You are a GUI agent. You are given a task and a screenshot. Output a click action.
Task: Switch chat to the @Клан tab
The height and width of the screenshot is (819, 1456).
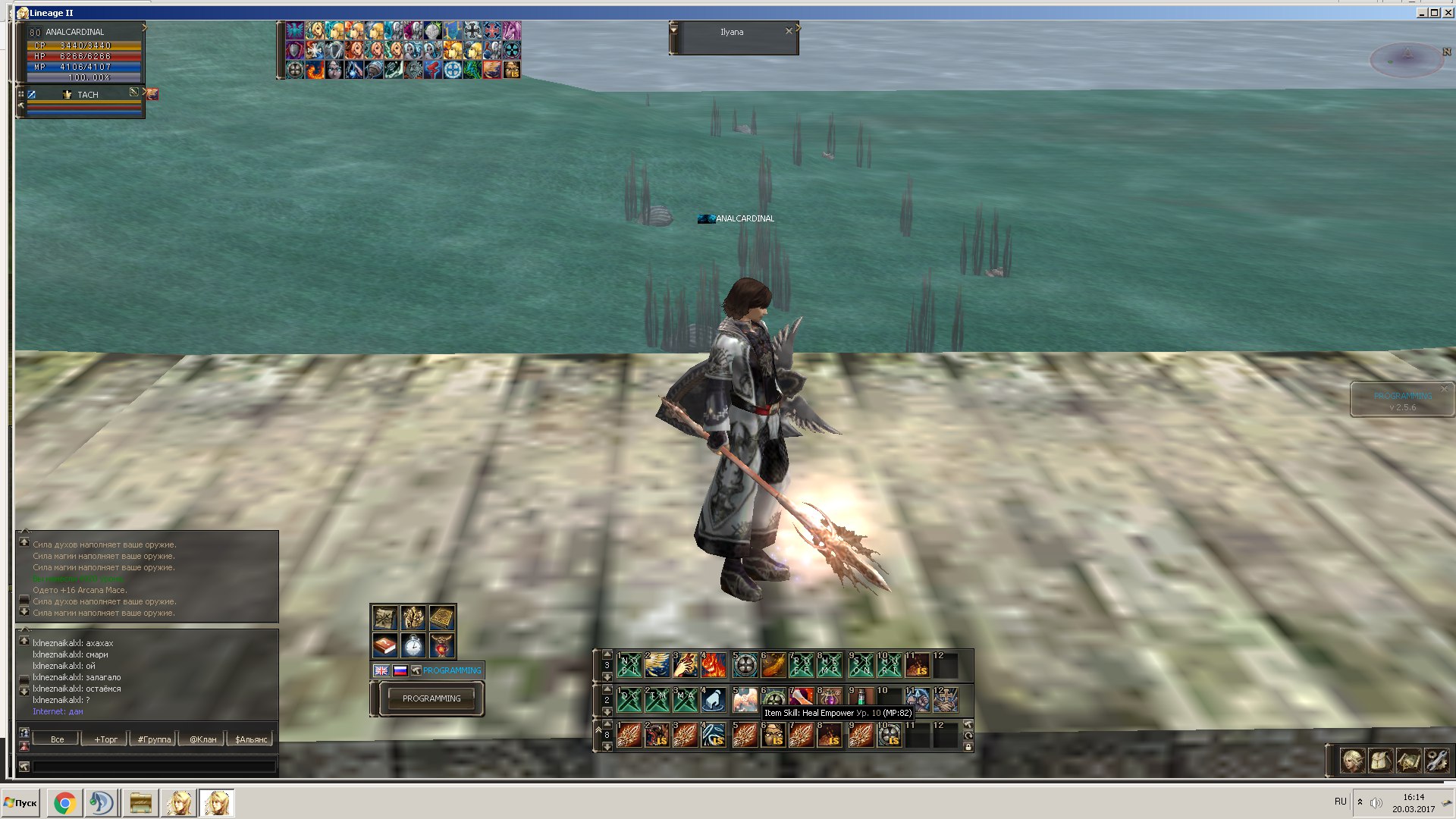pyautogui.click(x=202, y=739)
